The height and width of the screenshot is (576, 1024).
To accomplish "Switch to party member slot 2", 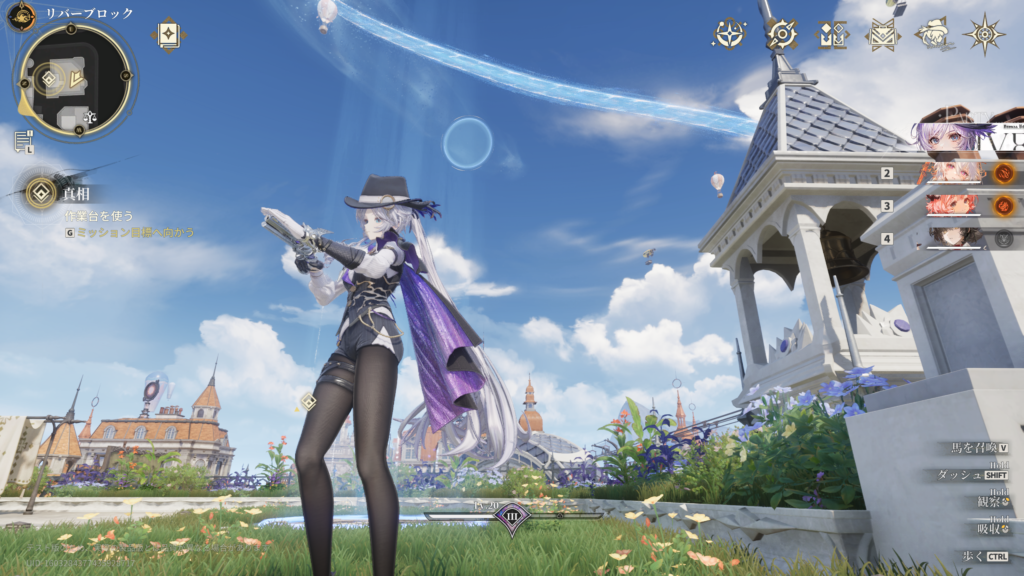I will point(957,173).
